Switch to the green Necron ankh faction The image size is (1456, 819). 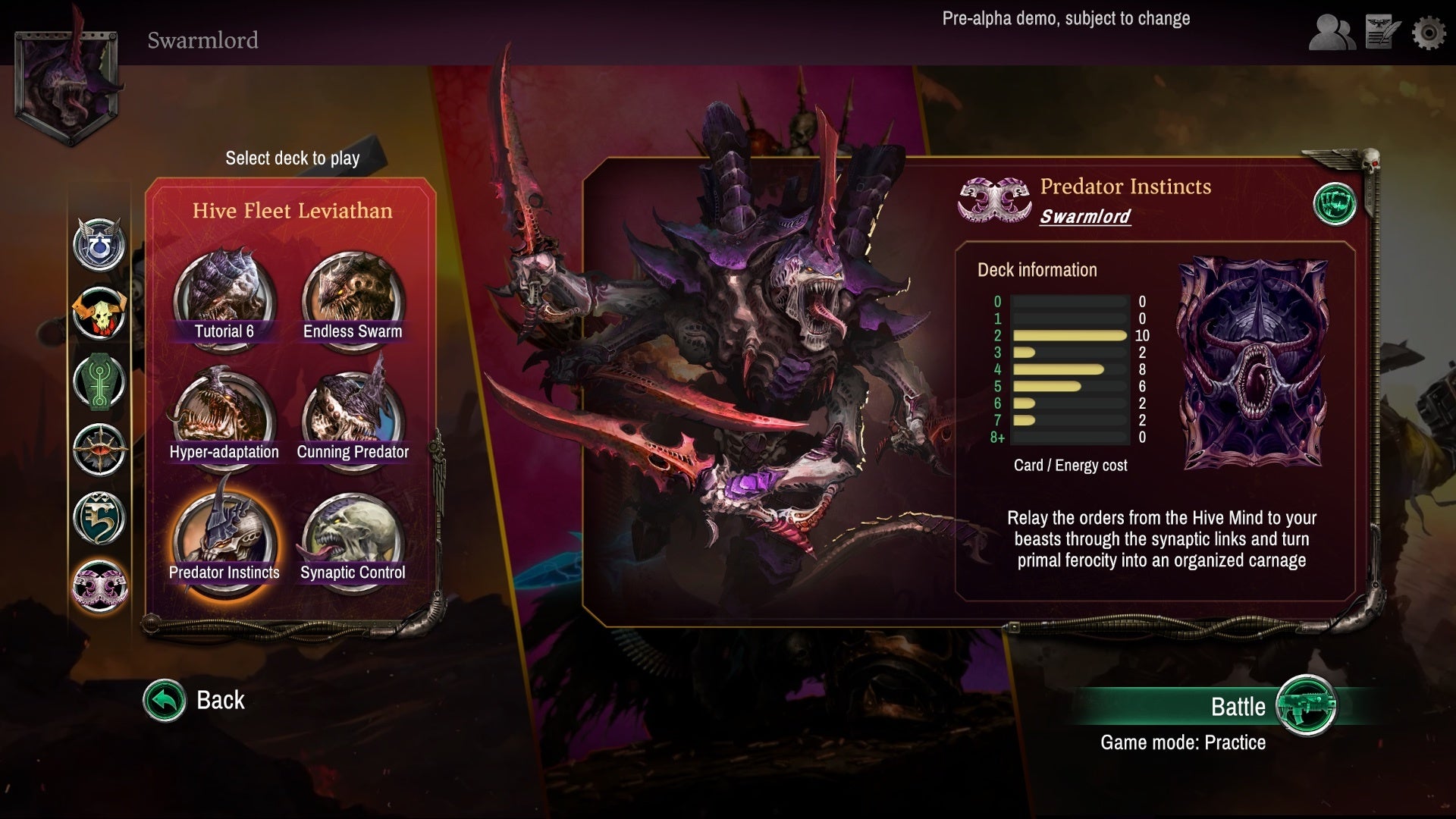click(x=99, y=381)
